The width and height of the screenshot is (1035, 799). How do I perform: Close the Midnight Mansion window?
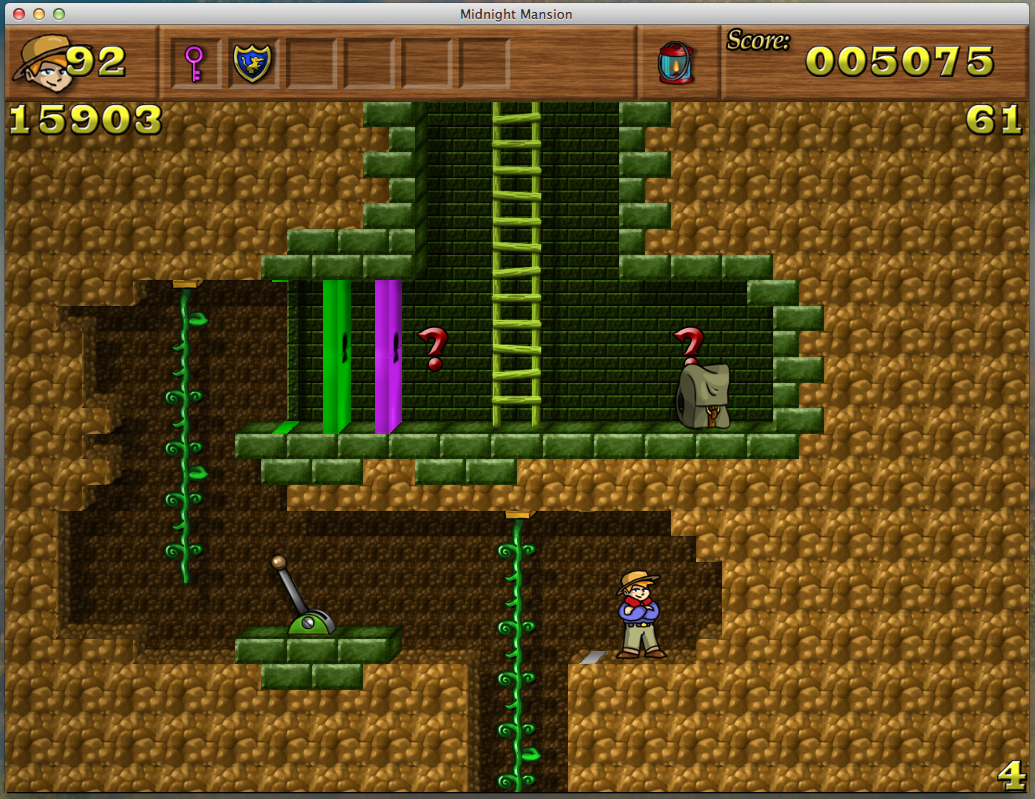(19, 14)
